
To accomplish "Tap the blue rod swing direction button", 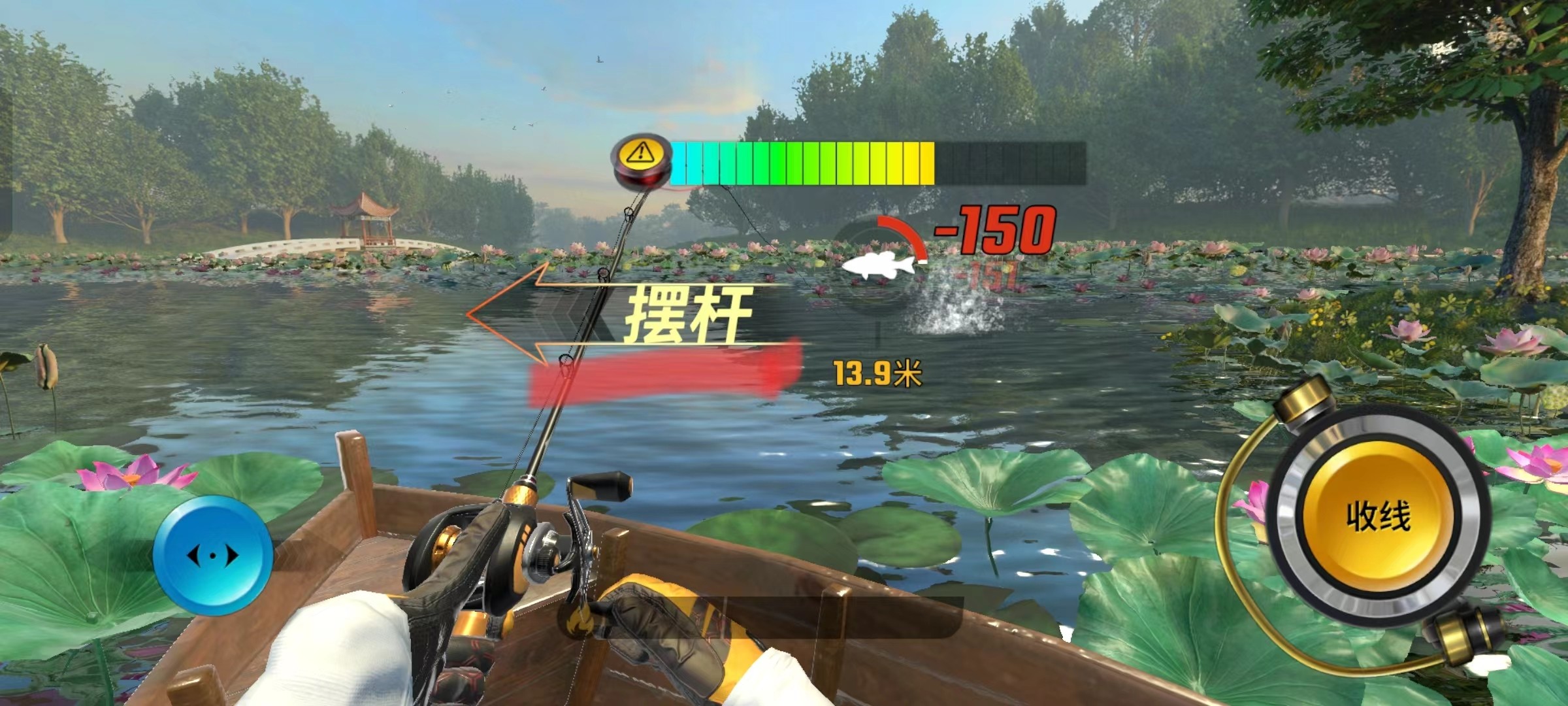I will tap(213, 556).
